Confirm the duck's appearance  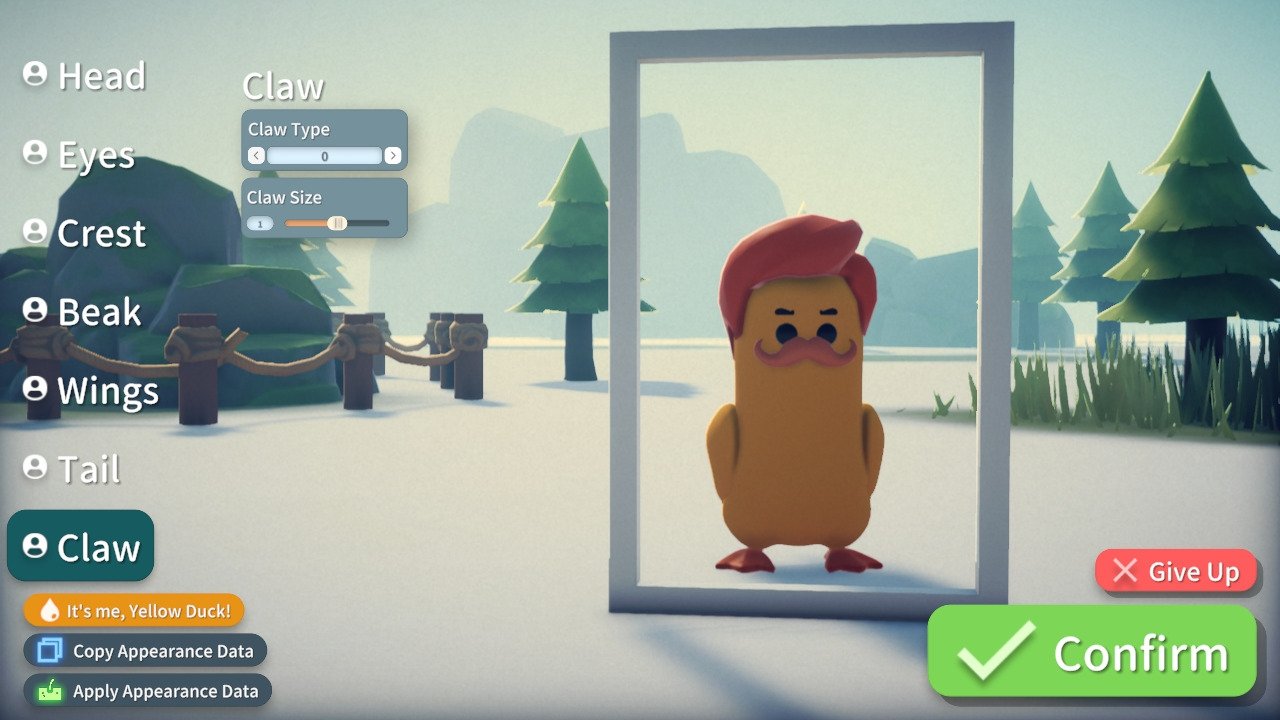coord(1092,652)
